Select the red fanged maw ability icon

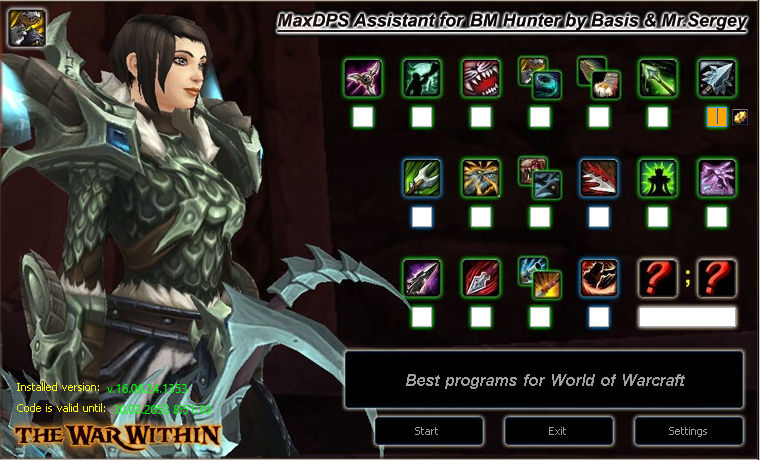(480, 78)
